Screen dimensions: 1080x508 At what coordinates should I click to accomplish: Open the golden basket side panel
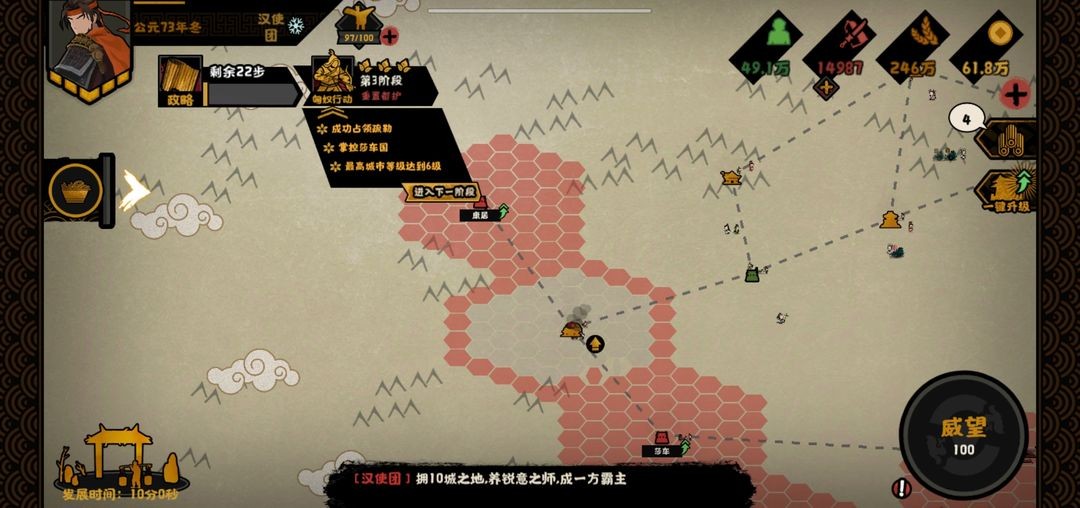tap(75, 190)
